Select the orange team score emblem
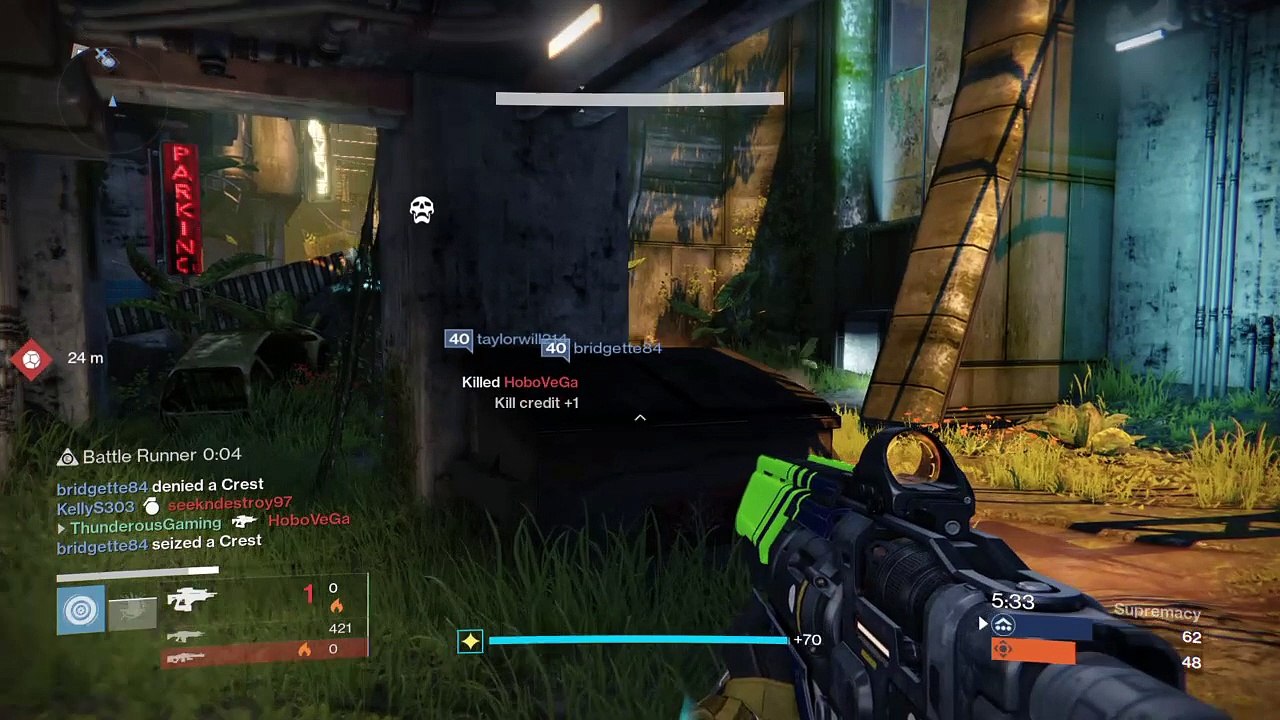 tap(1003, 650)
